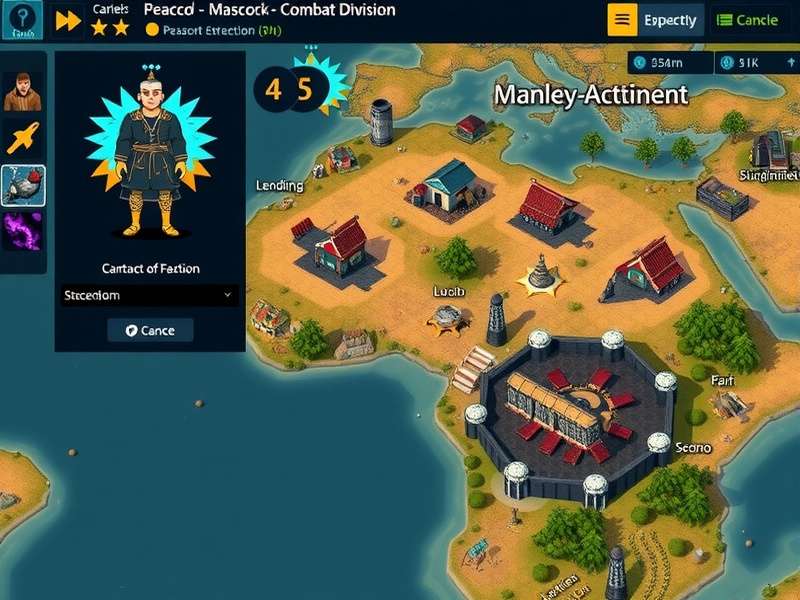Click the Epectly button
Image resolution: width=800 pixels, height=600 pixels.
click(670, 20)
